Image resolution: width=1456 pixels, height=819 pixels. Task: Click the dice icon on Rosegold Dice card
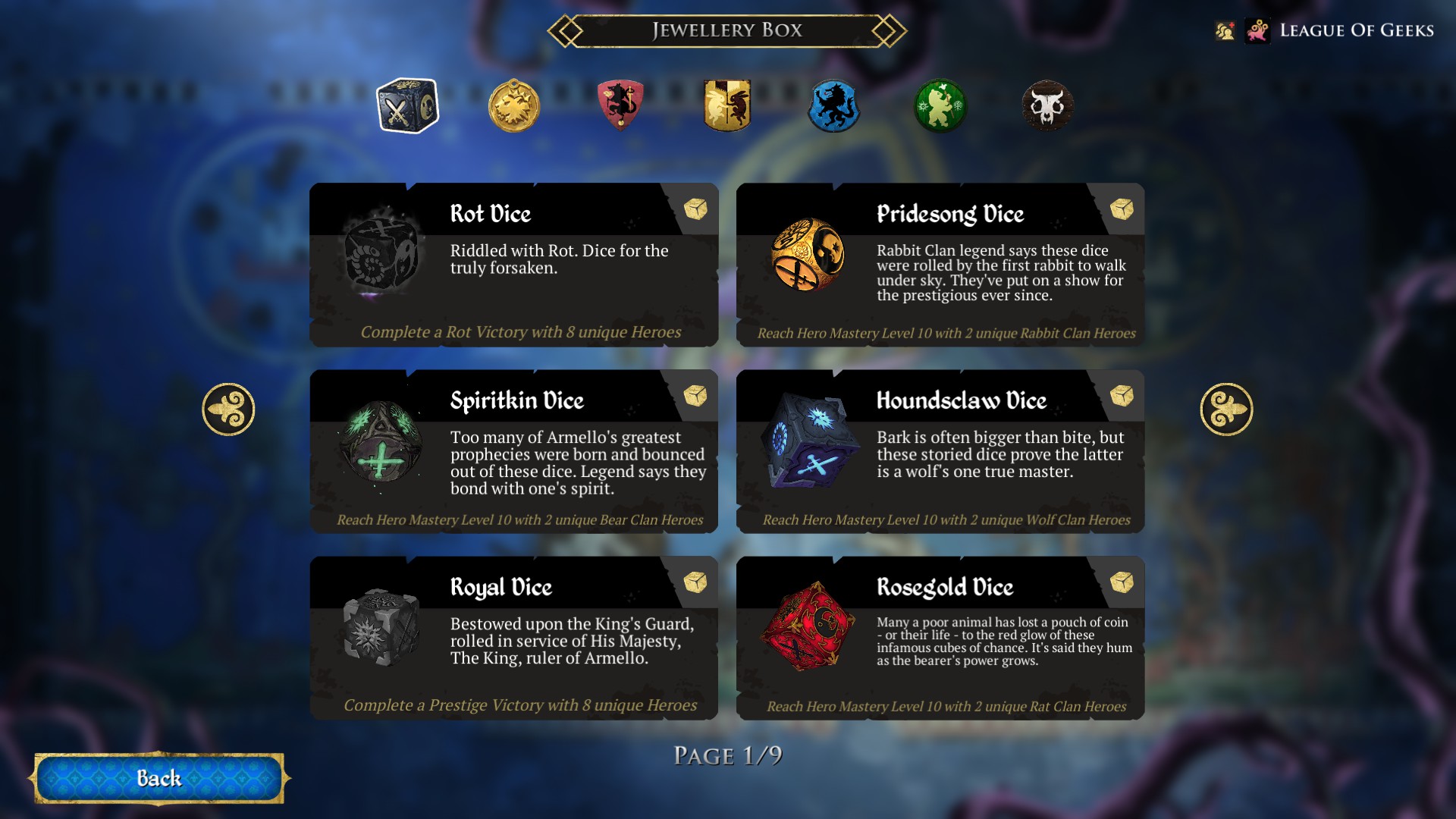pyautogui.click(x=1122, y=582)
